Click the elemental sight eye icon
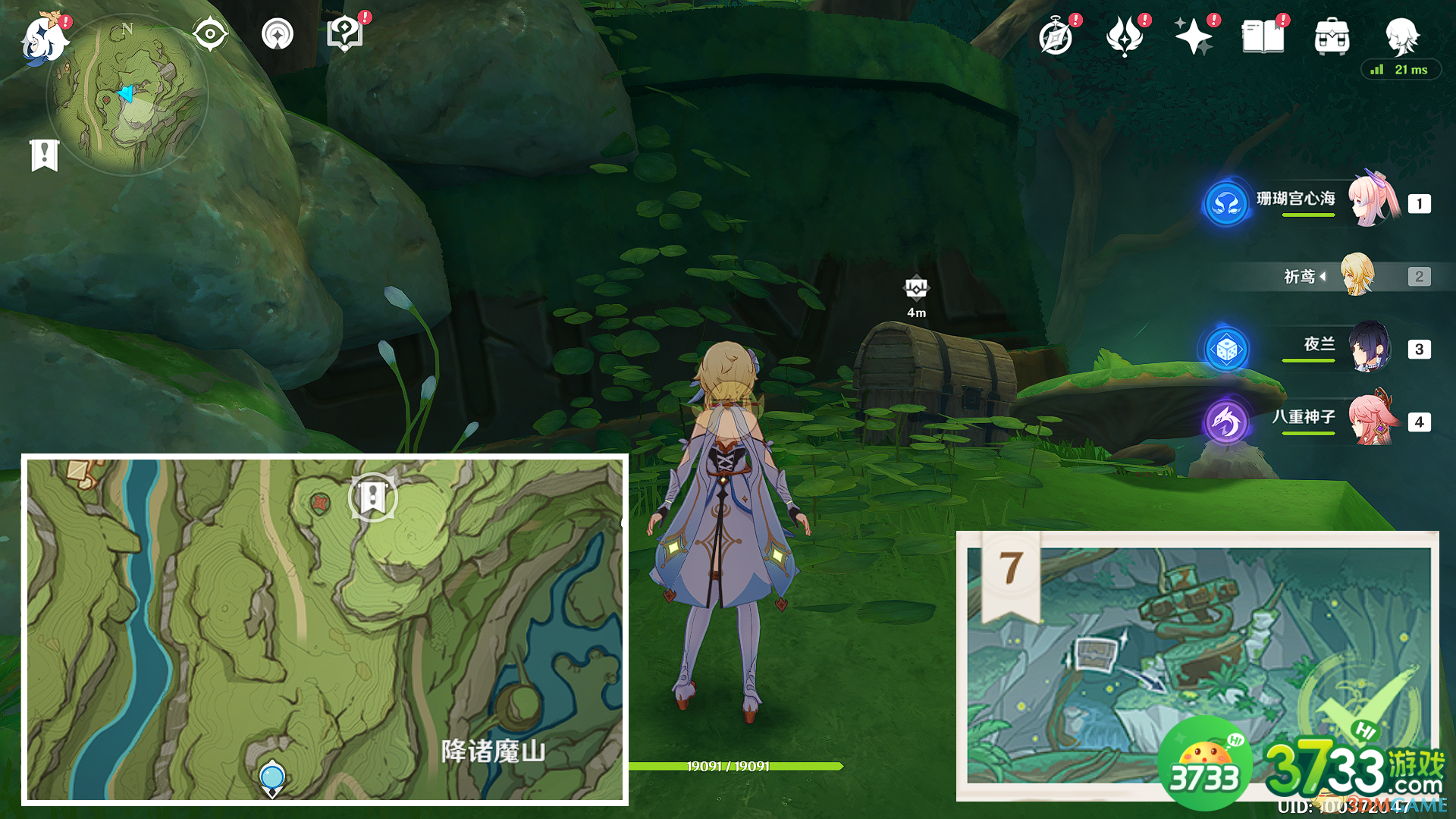Viewport: 1456px width, 819px height. (209, 33)
